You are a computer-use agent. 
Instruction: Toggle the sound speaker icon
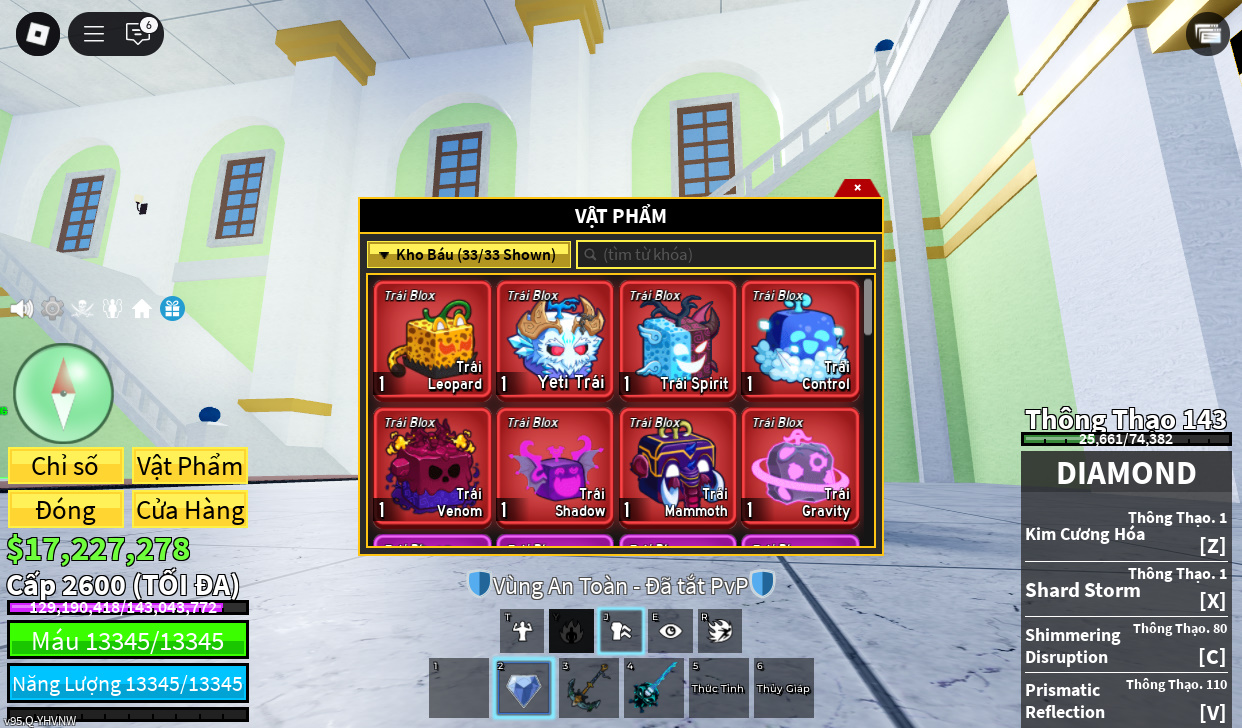coord(22,309)
